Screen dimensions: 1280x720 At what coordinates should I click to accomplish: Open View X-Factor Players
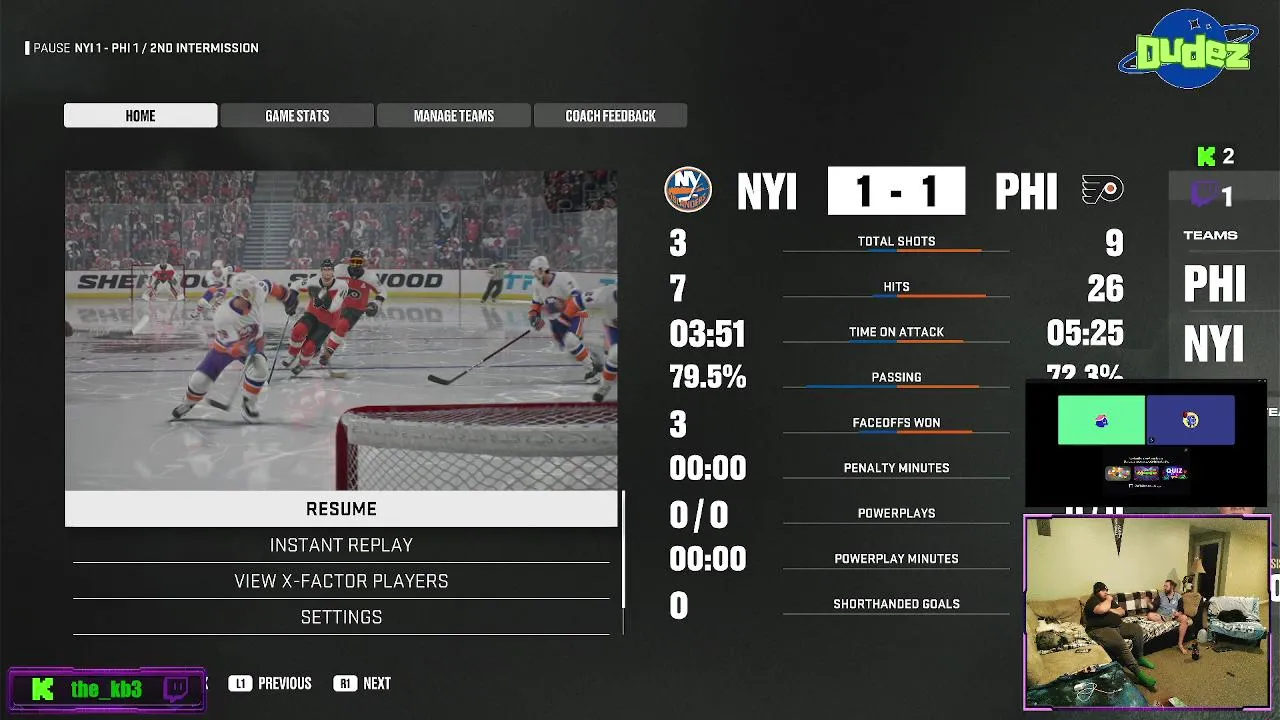(341, 581)
